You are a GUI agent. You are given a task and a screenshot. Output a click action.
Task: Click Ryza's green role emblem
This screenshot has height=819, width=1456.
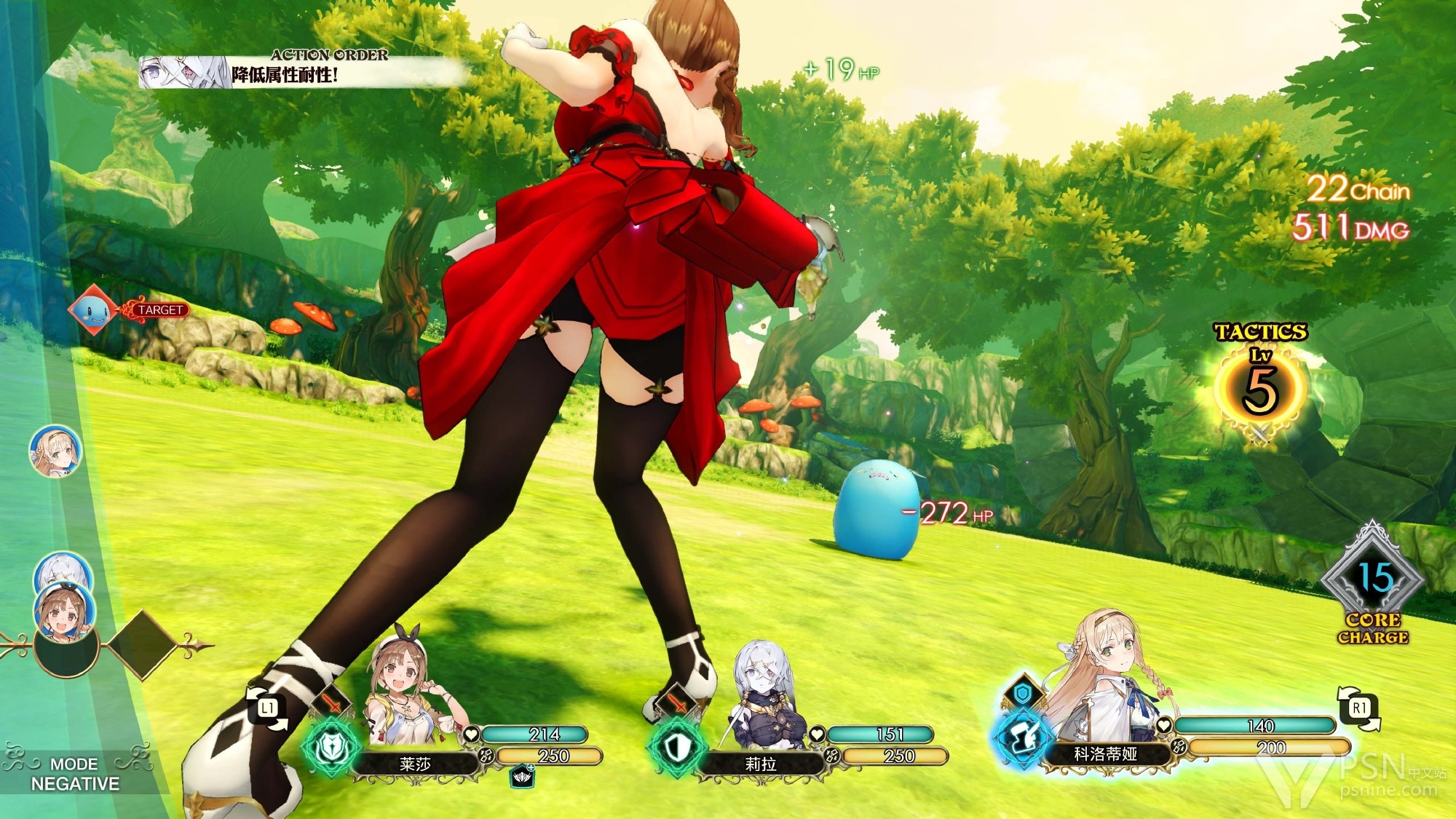331,746
